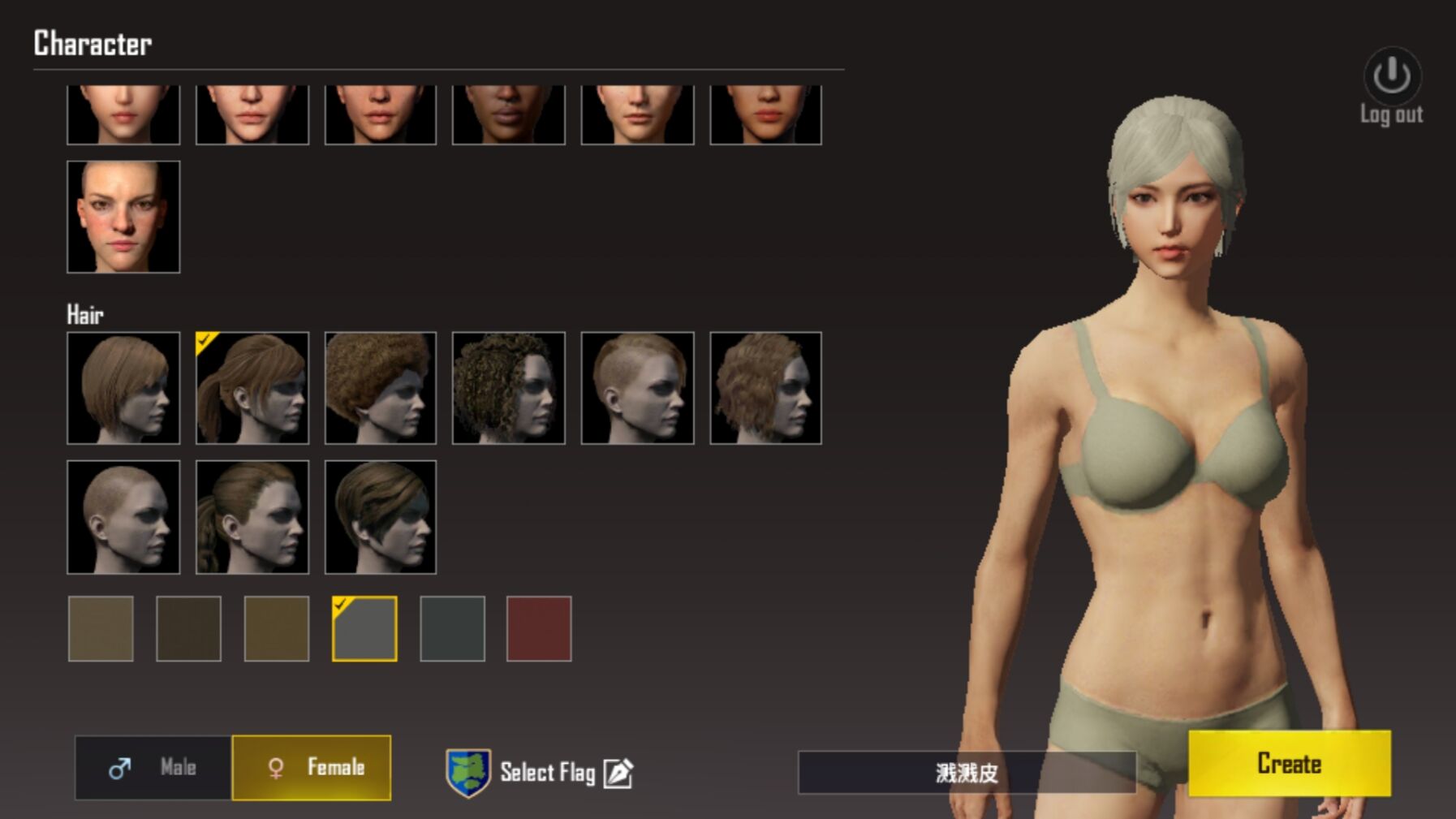
Task: Select the Male gender option
Action: tap(151, 769)
